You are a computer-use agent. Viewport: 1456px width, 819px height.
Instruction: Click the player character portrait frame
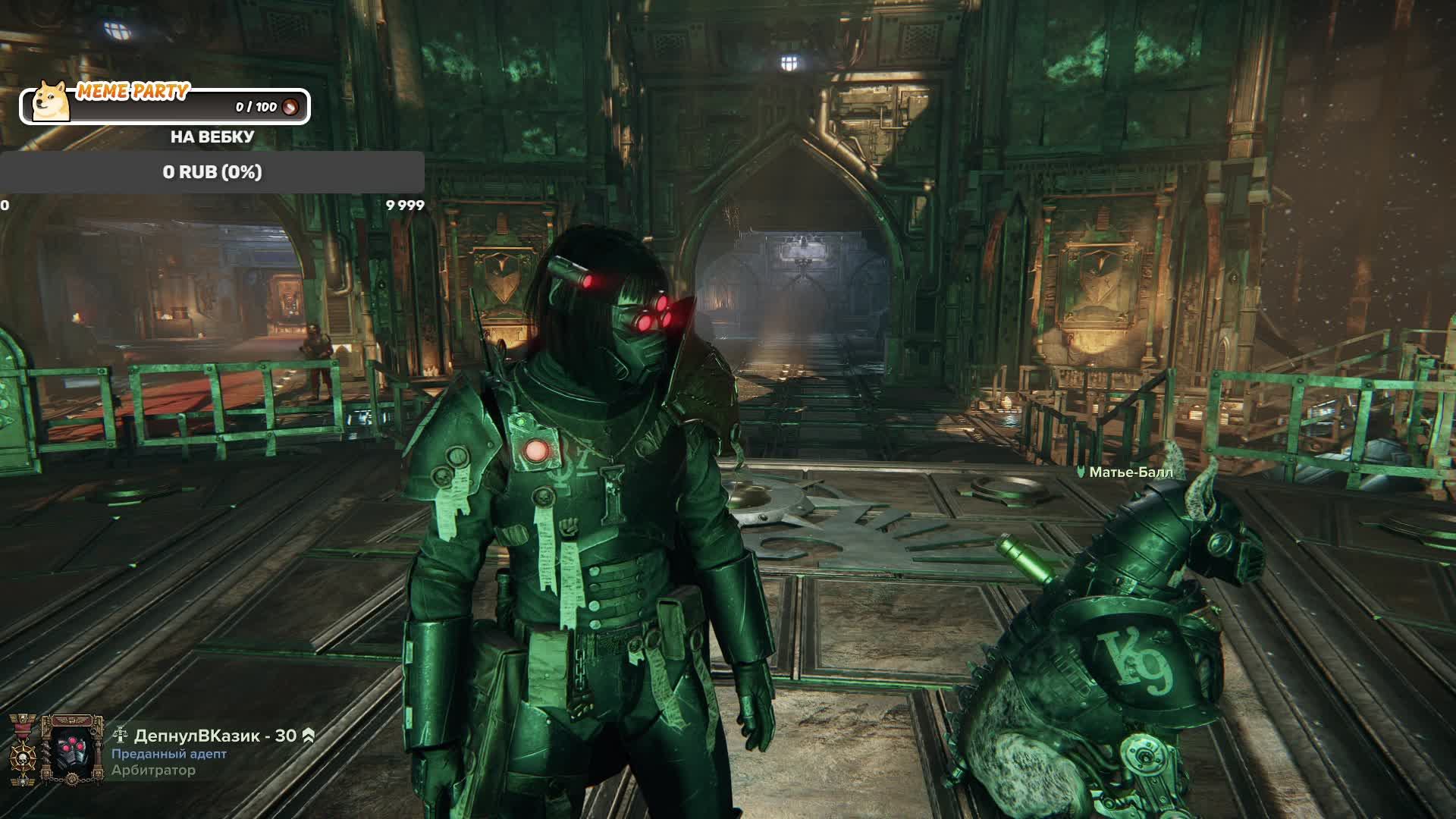pos(73,751)
